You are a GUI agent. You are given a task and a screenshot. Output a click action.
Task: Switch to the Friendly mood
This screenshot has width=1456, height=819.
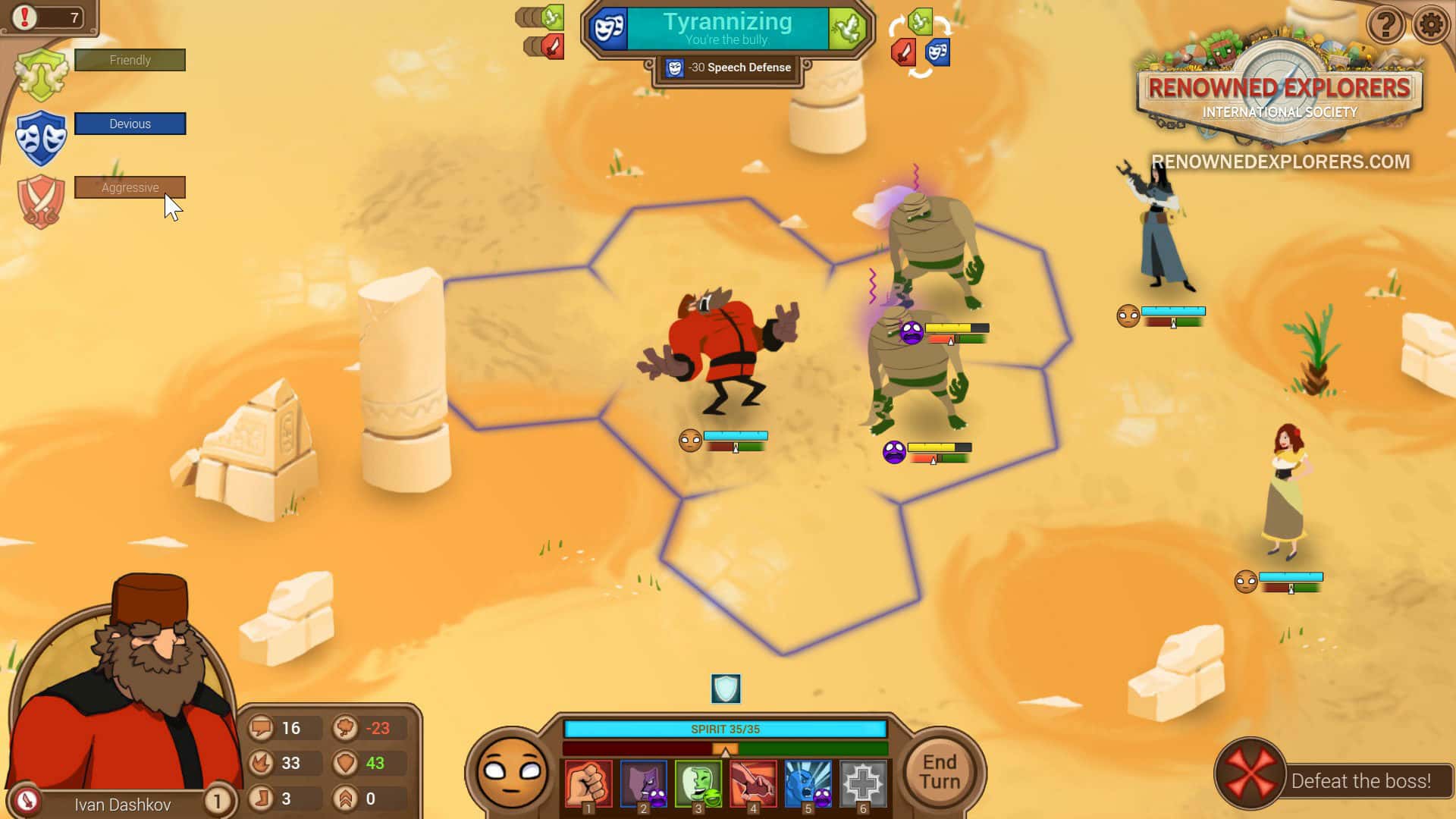(130, 60)
